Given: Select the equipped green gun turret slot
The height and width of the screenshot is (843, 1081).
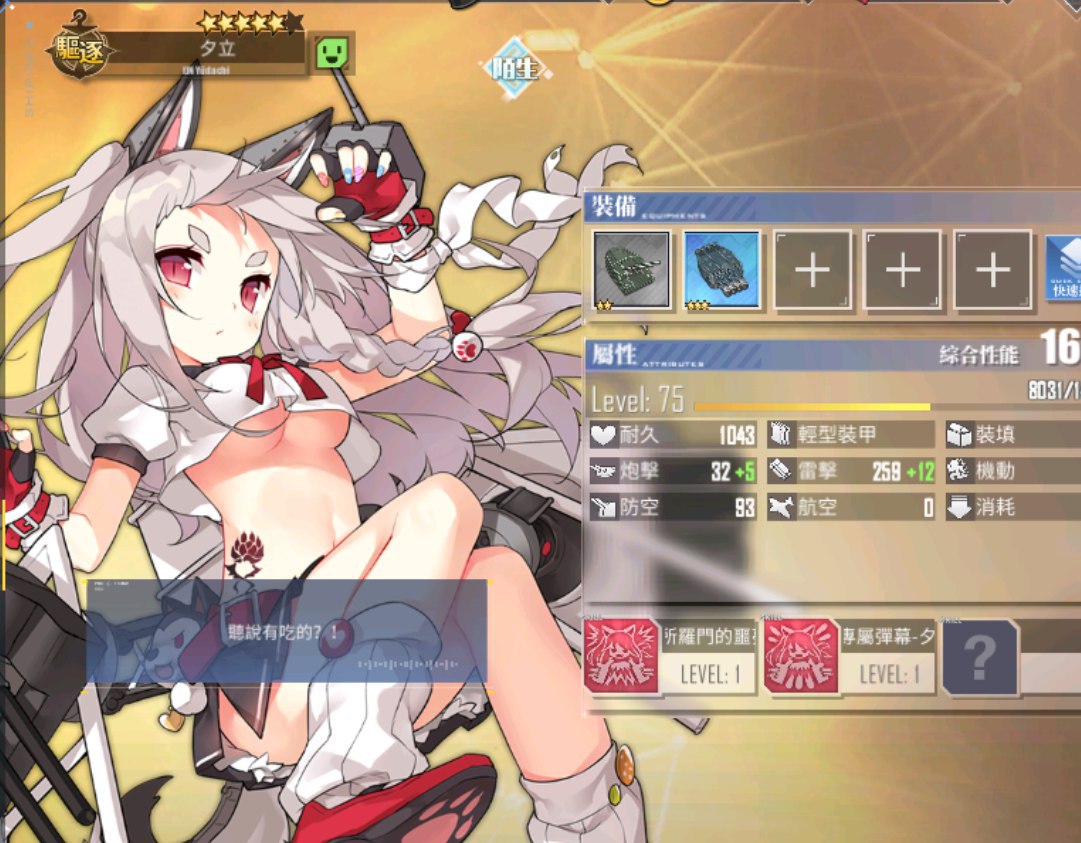Looking at the screenshot, I should point(632,269).
